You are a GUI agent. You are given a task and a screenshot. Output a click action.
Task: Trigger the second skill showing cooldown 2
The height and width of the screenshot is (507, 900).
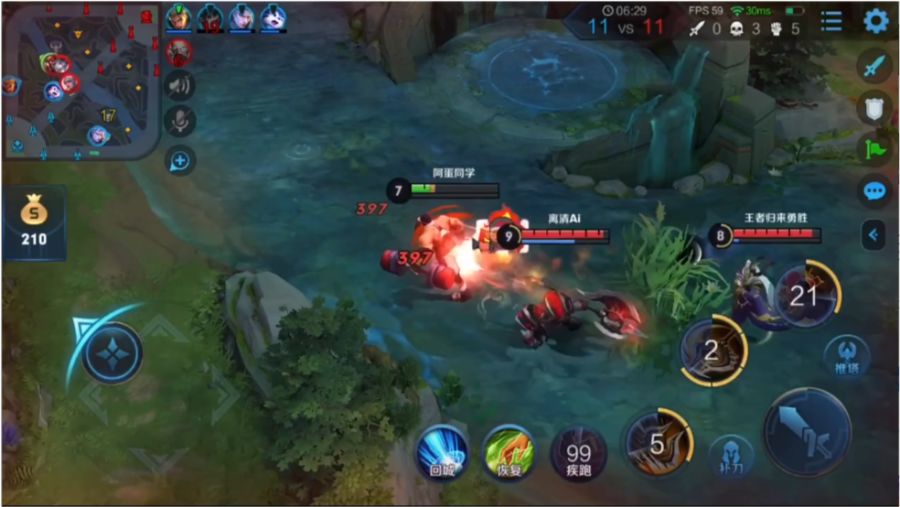coord(713,352)
